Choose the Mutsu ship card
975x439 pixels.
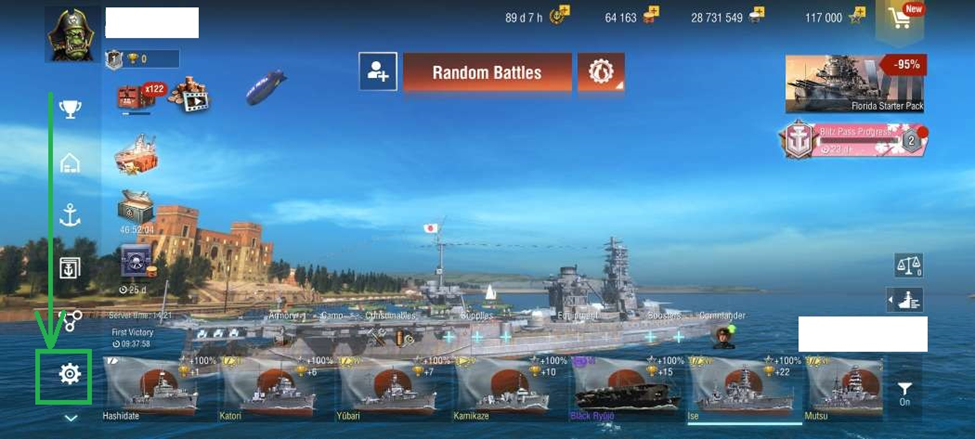pyautogui.click(x=843, y=386)
